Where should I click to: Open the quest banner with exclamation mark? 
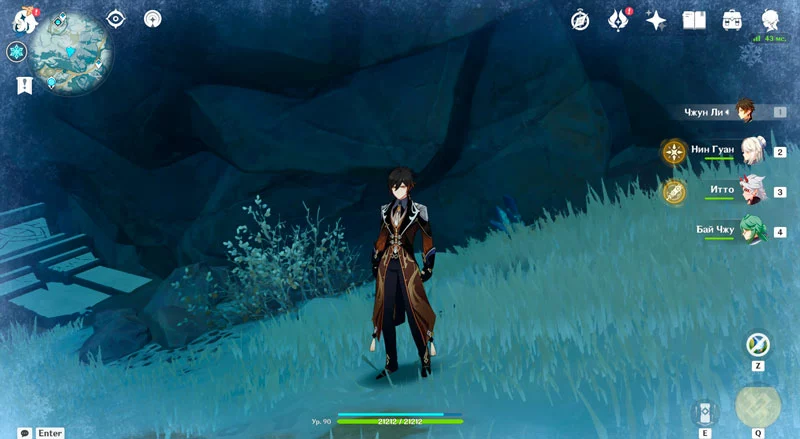[24, 86]
